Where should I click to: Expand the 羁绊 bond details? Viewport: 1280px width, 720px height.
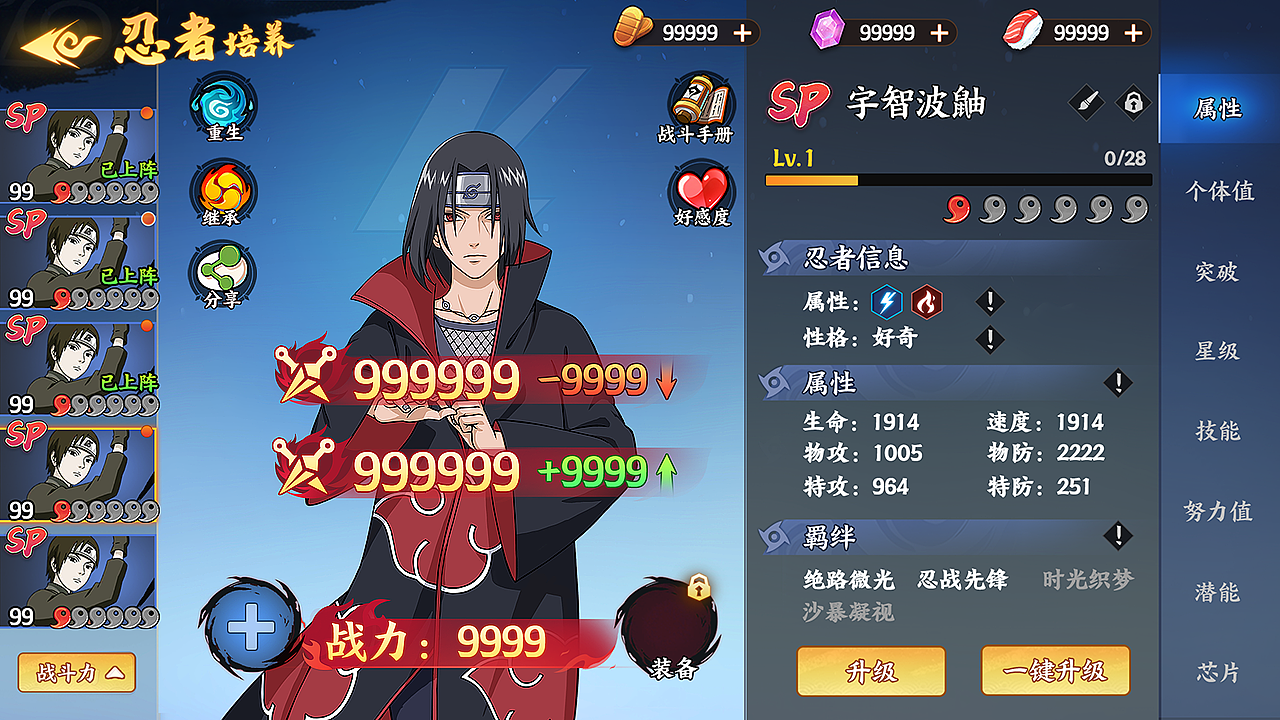click(x=1117, y=536)
